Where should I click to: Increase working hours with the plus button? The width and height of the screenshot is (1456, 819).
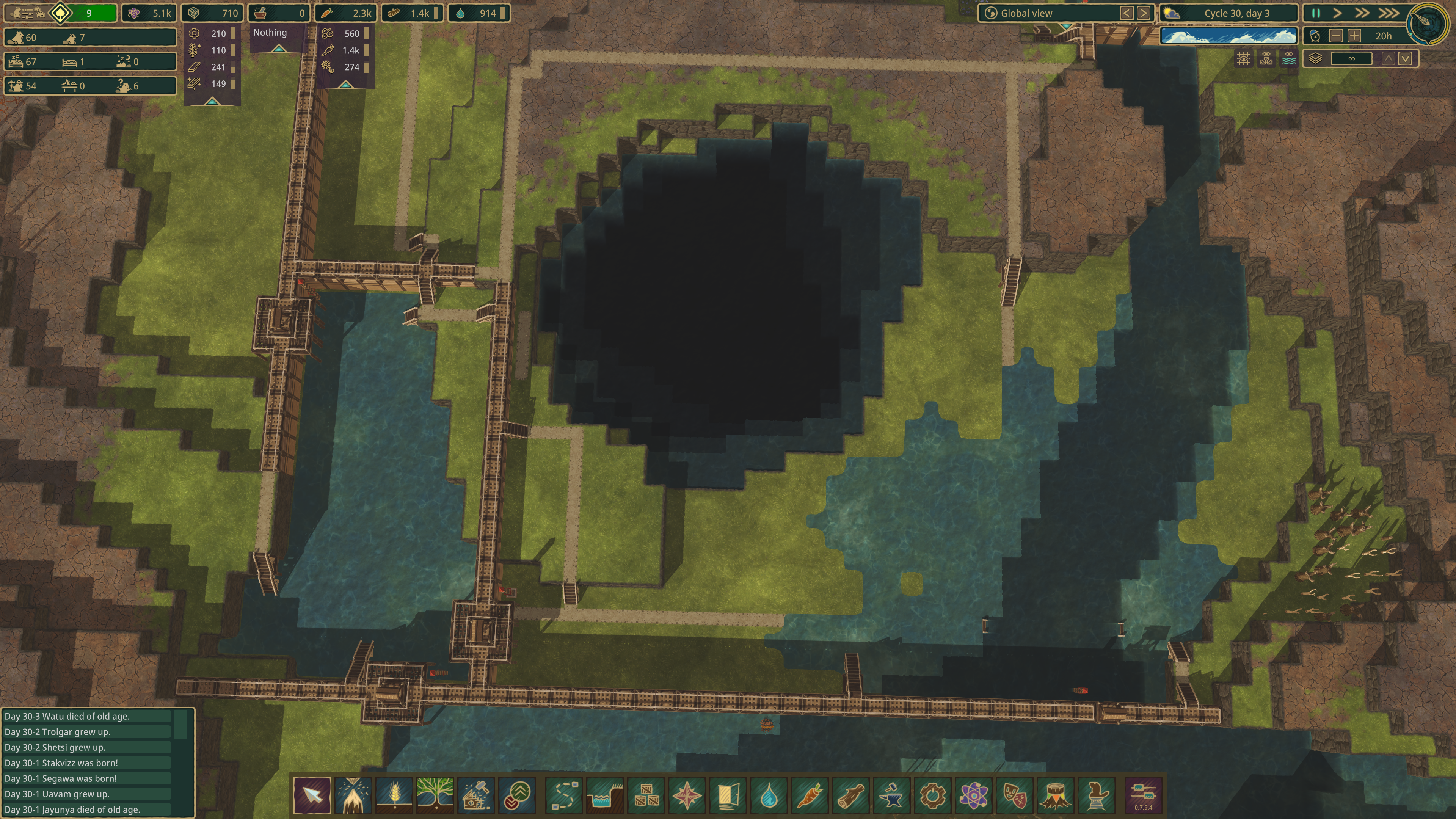click(1354, 36)
